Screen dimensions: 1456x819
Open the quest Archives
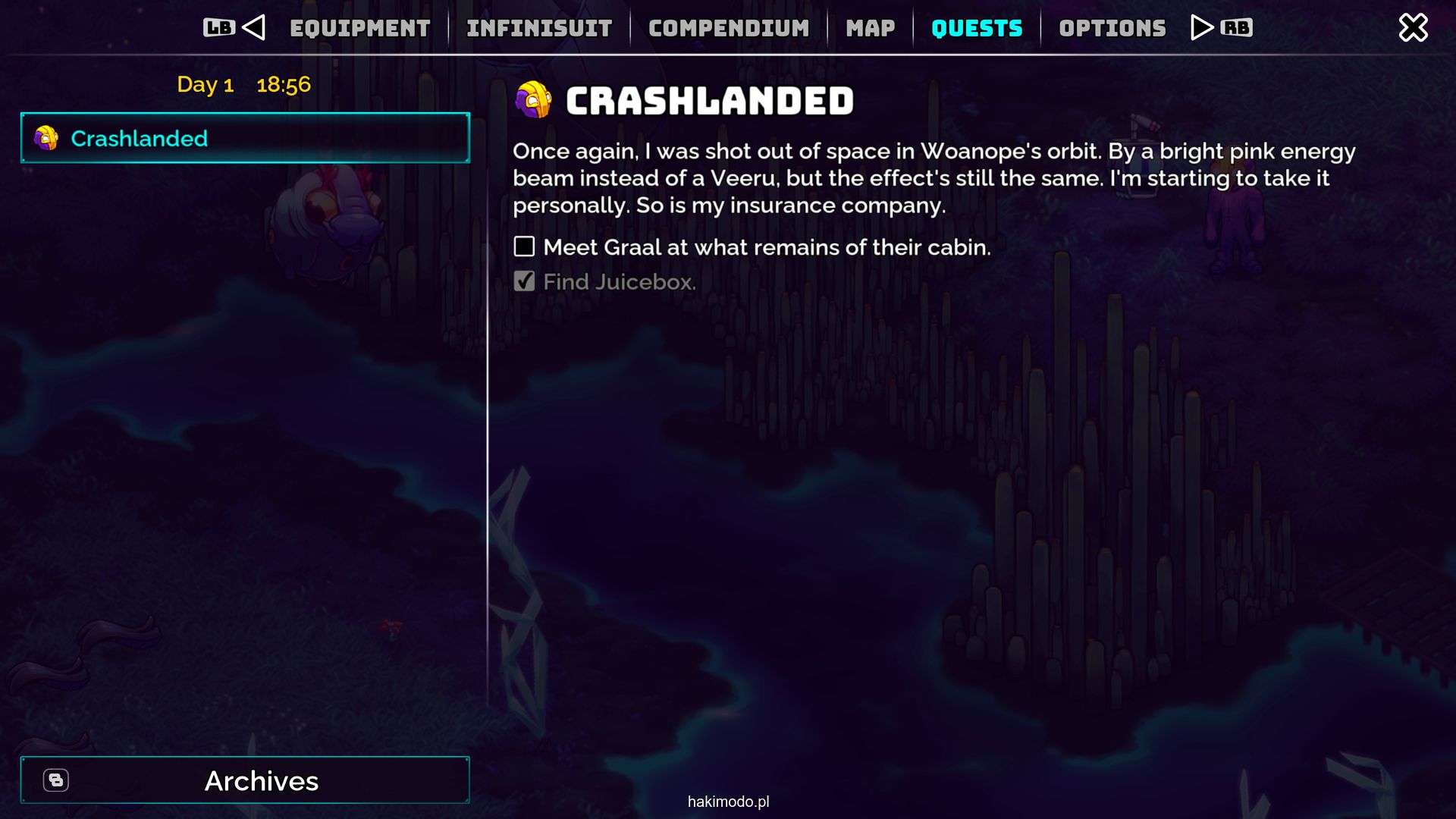click(245, 780)
